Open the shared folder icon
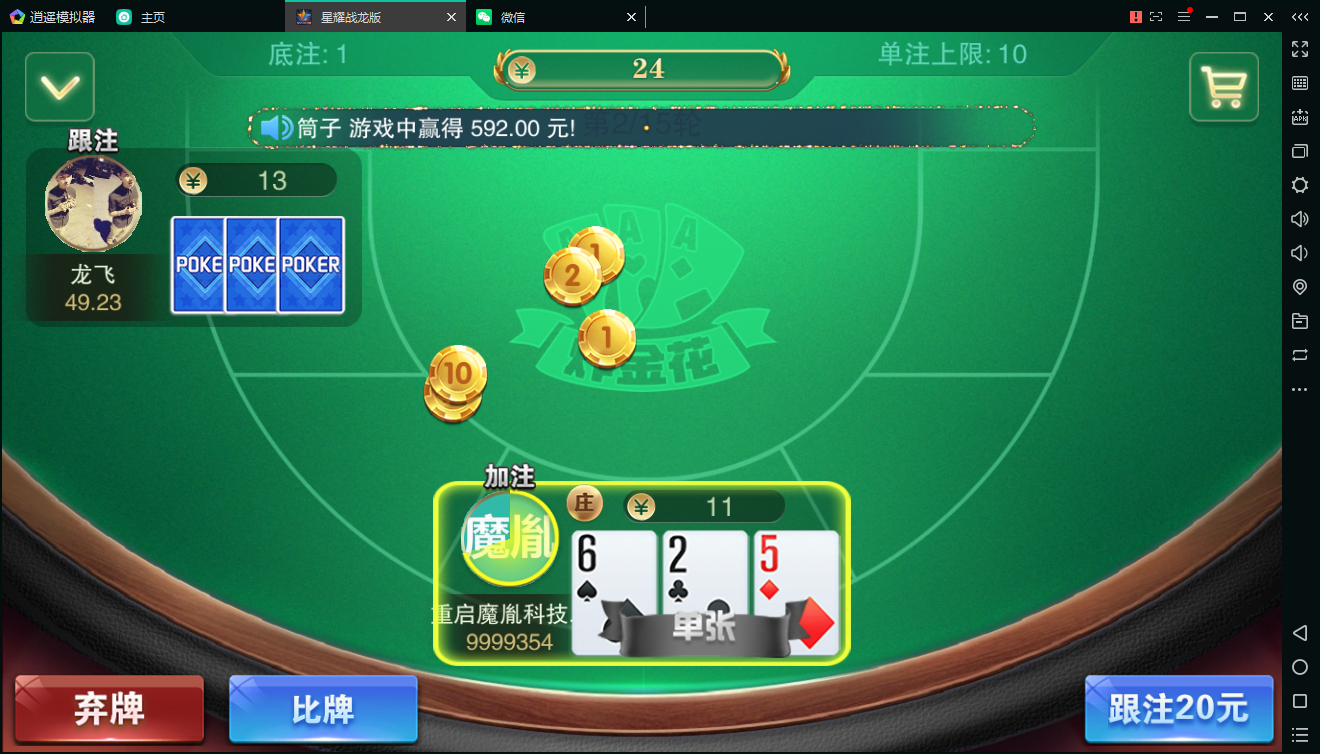The width and height of the screenshot is (1320, 754). (1300, 320)
